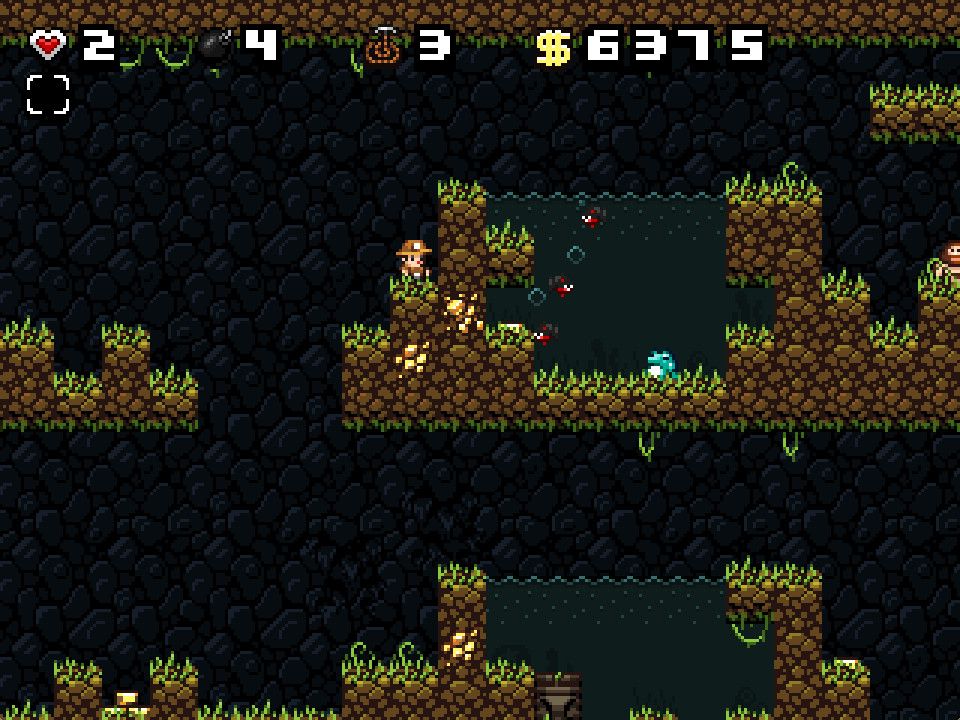Click the red heart life icon
960x720 pixels.
click(48, 45)
